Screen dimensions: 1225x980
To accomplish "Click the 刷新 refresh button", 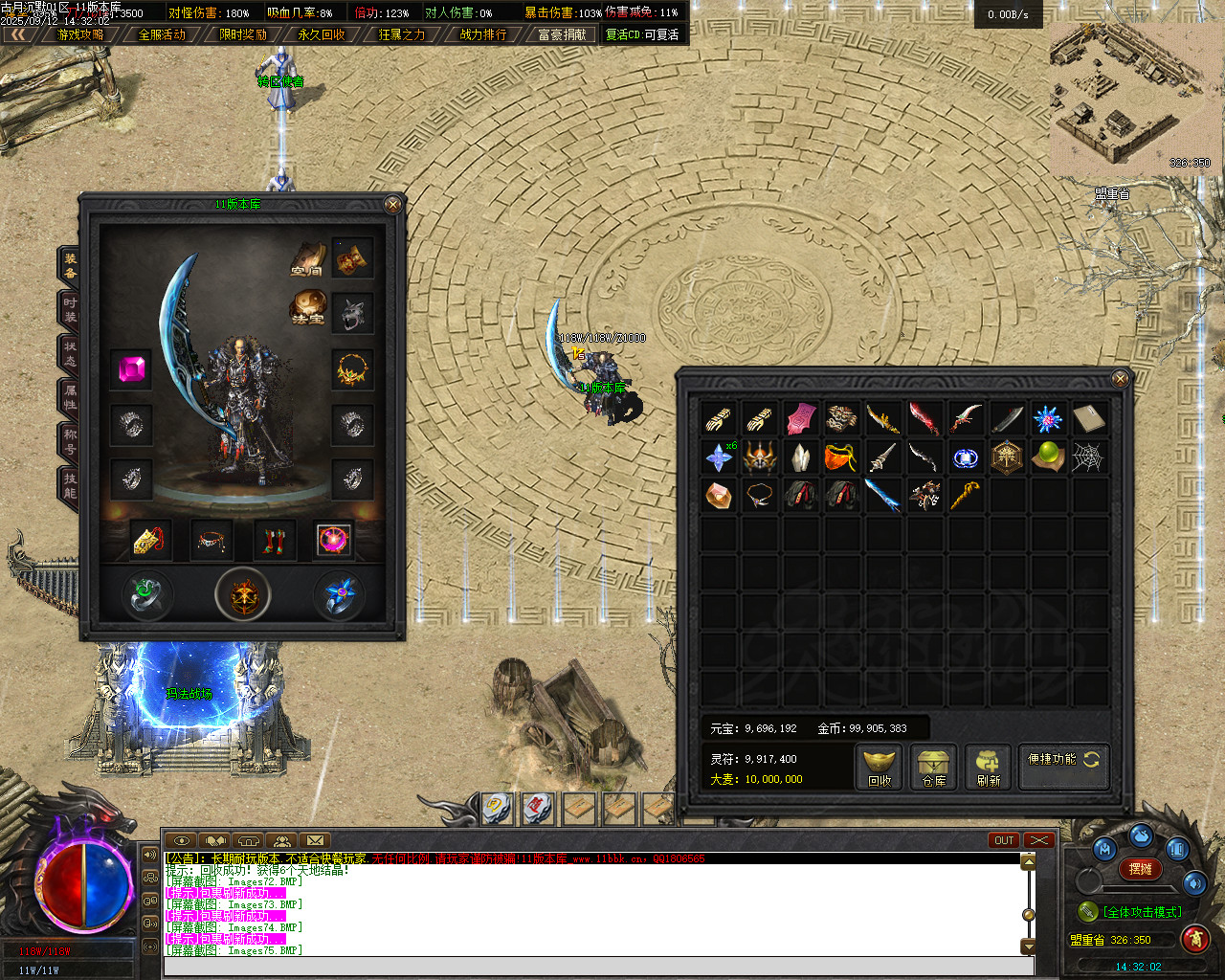I will (989, 768).
